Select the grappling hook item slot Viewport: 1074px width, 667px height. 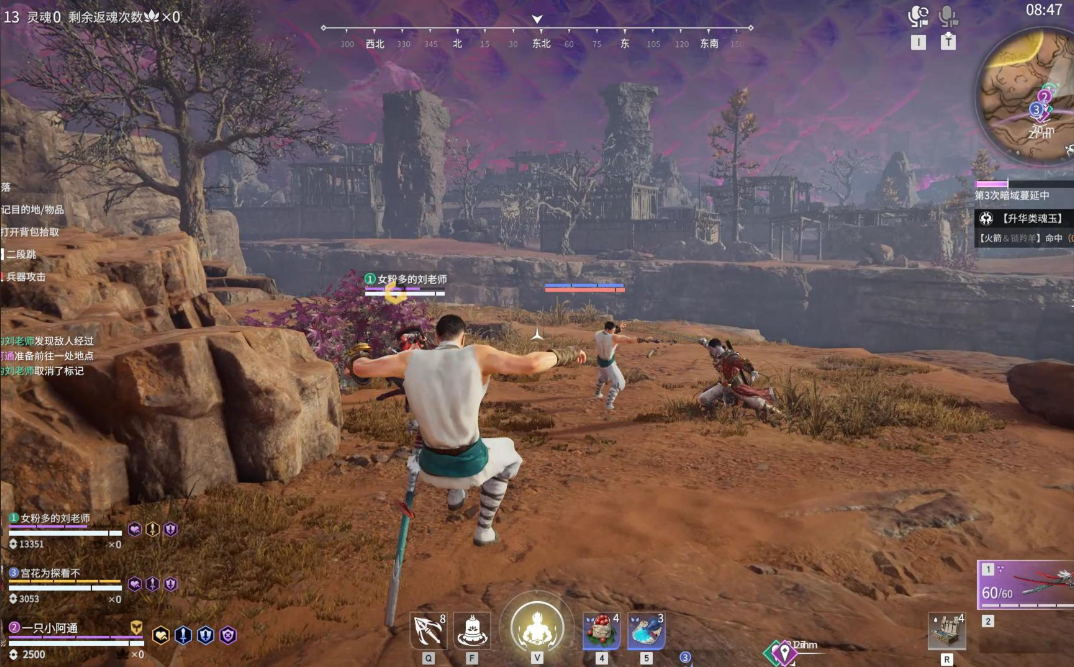428,630
